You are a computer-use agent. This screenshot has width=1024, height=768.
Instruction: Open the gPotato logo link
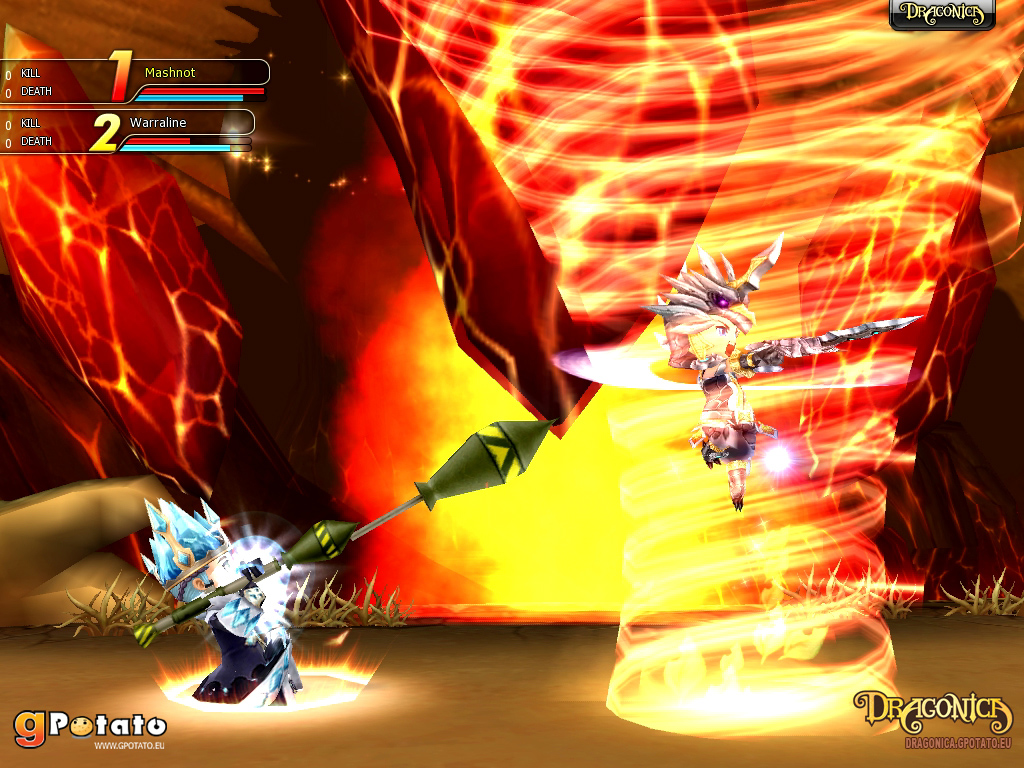pyautogui.click(x=90, y=727)
